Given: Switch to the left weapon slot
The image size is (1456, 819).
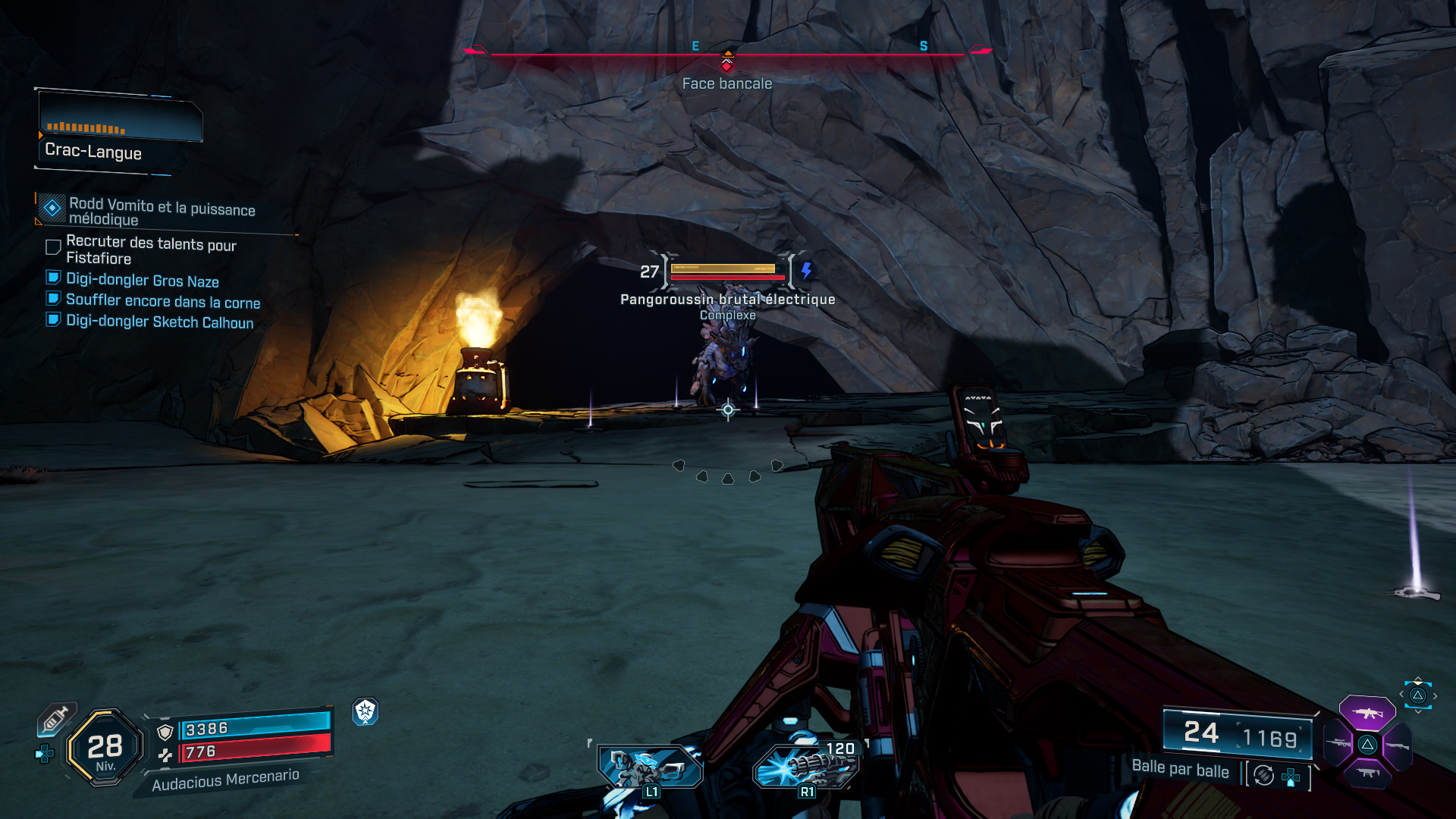Looking at the screenshot, I should [x=1338, y=744].
